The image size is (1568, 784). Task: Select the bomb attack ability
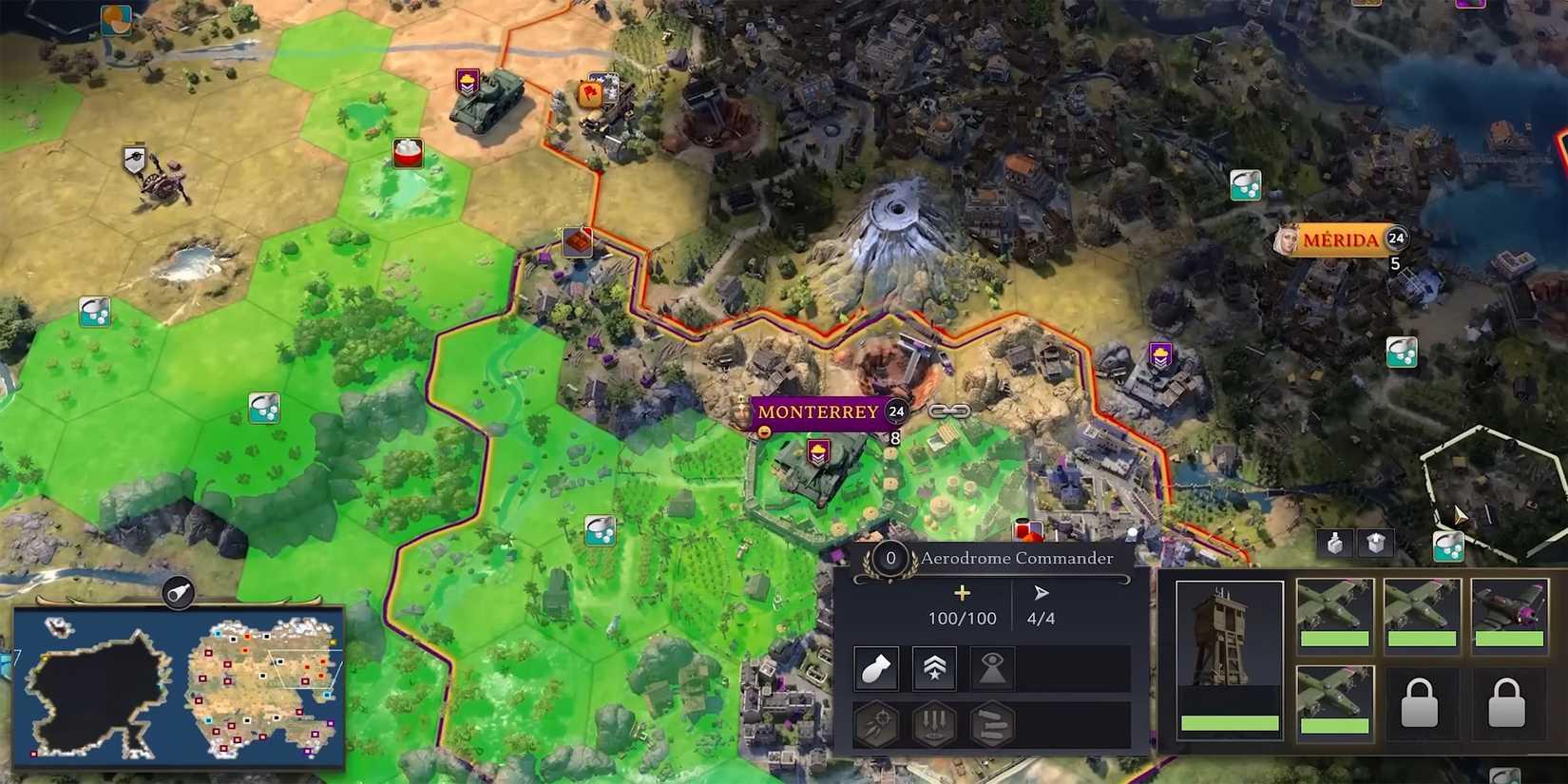tap(877, 668)
